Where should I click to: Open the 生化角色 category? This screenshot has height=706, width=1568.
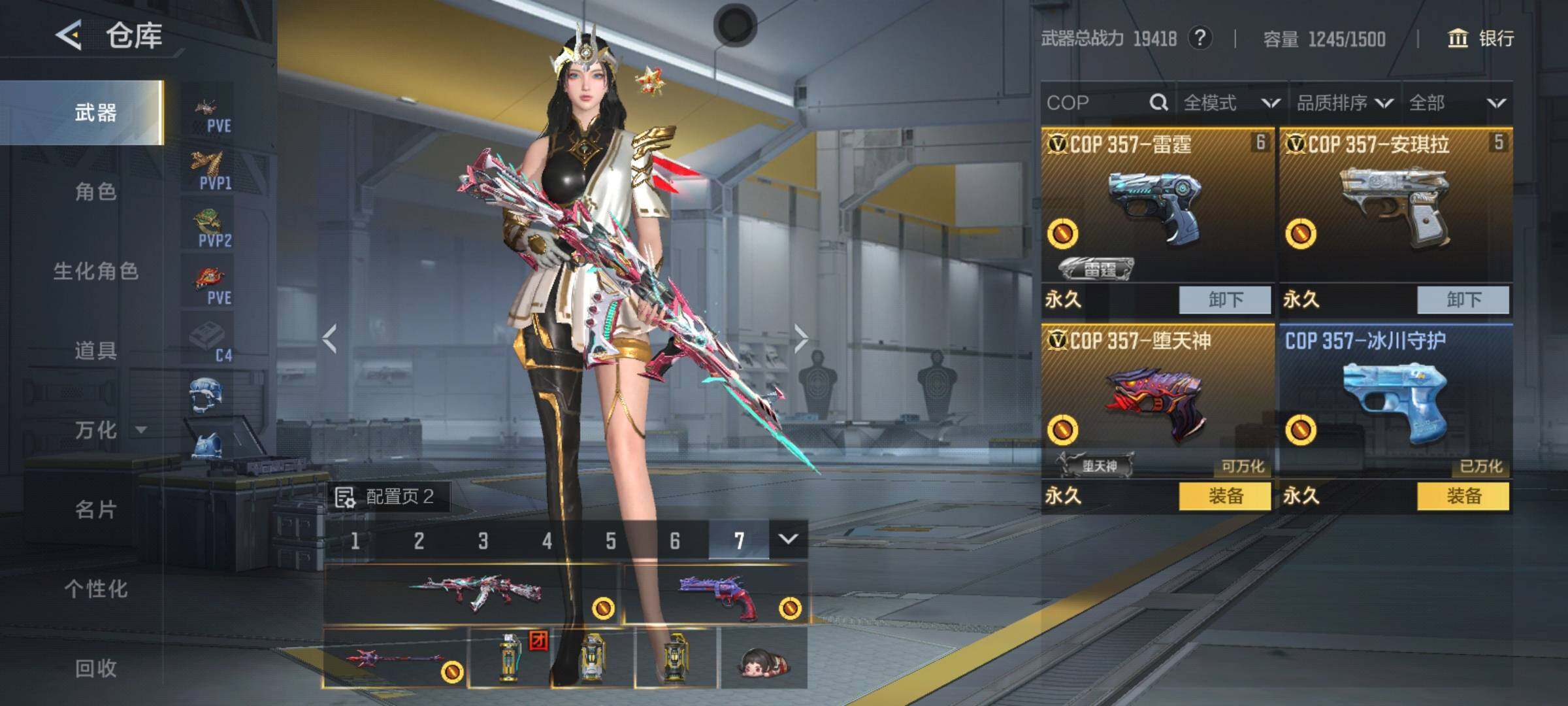[x=95, y=271]
